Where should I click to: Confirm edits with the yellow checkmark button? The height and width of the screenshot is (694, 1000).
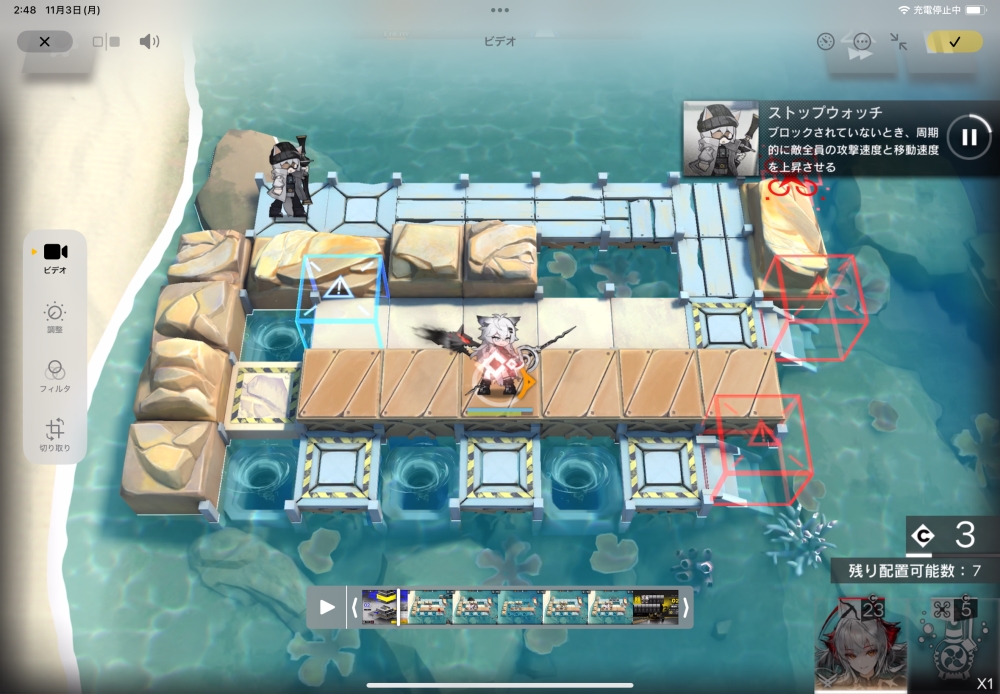(954, 42)
